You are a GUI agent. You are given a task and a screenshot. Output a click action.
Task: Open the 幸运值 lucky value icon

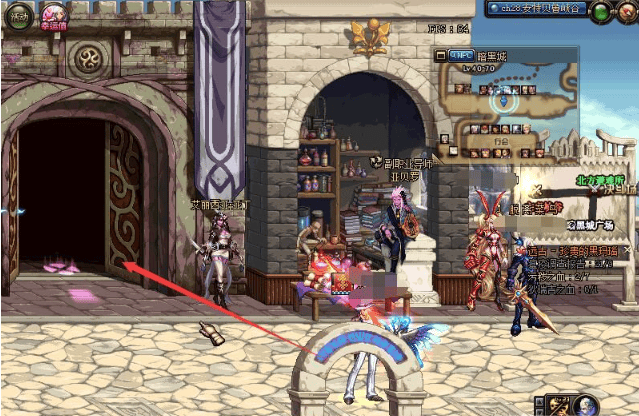[x=51, y=15]
